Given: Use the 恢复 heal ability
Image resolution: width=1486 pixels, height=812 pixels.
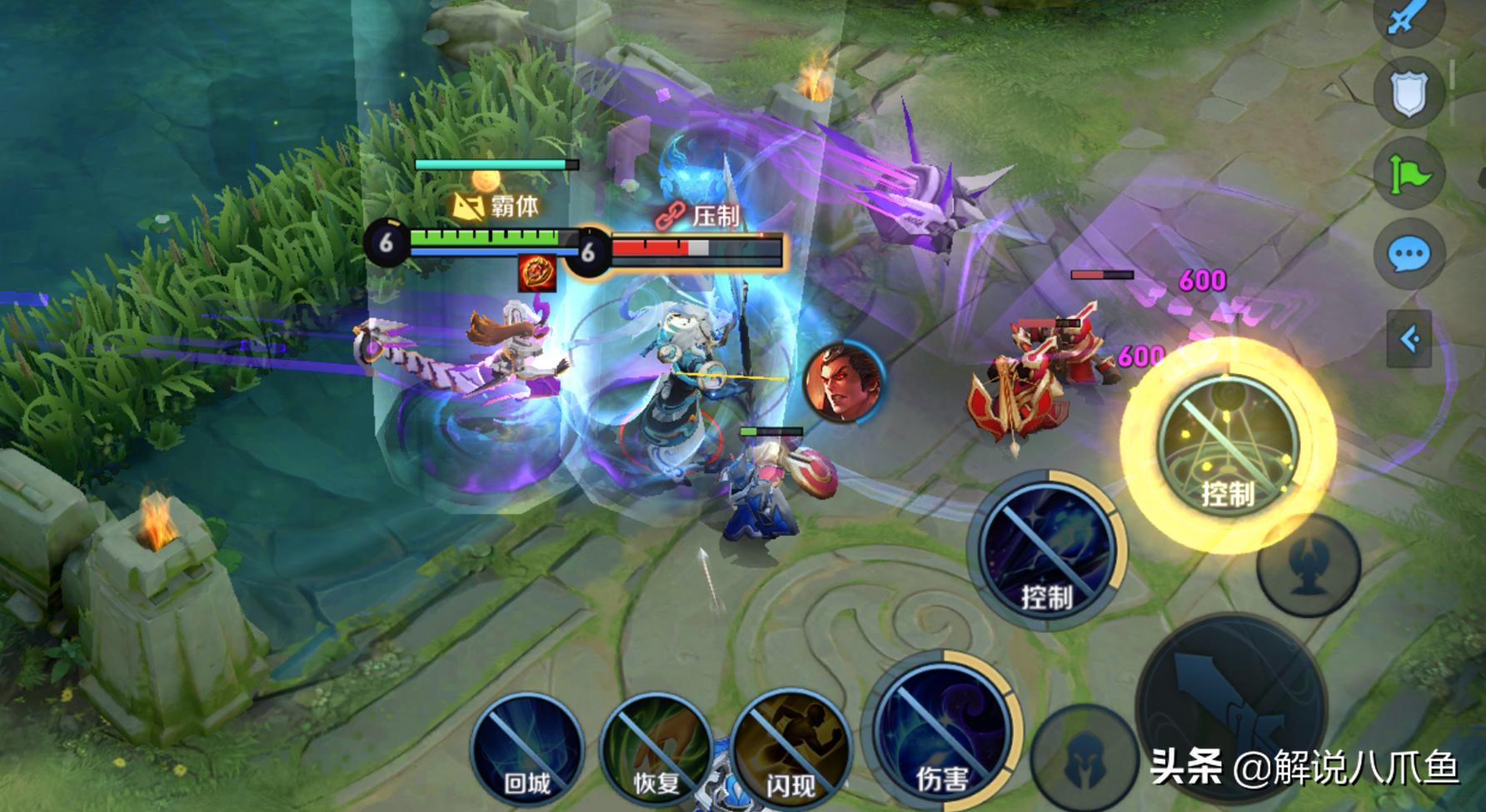Looking at the screenshot, I should tap(656, 750).
